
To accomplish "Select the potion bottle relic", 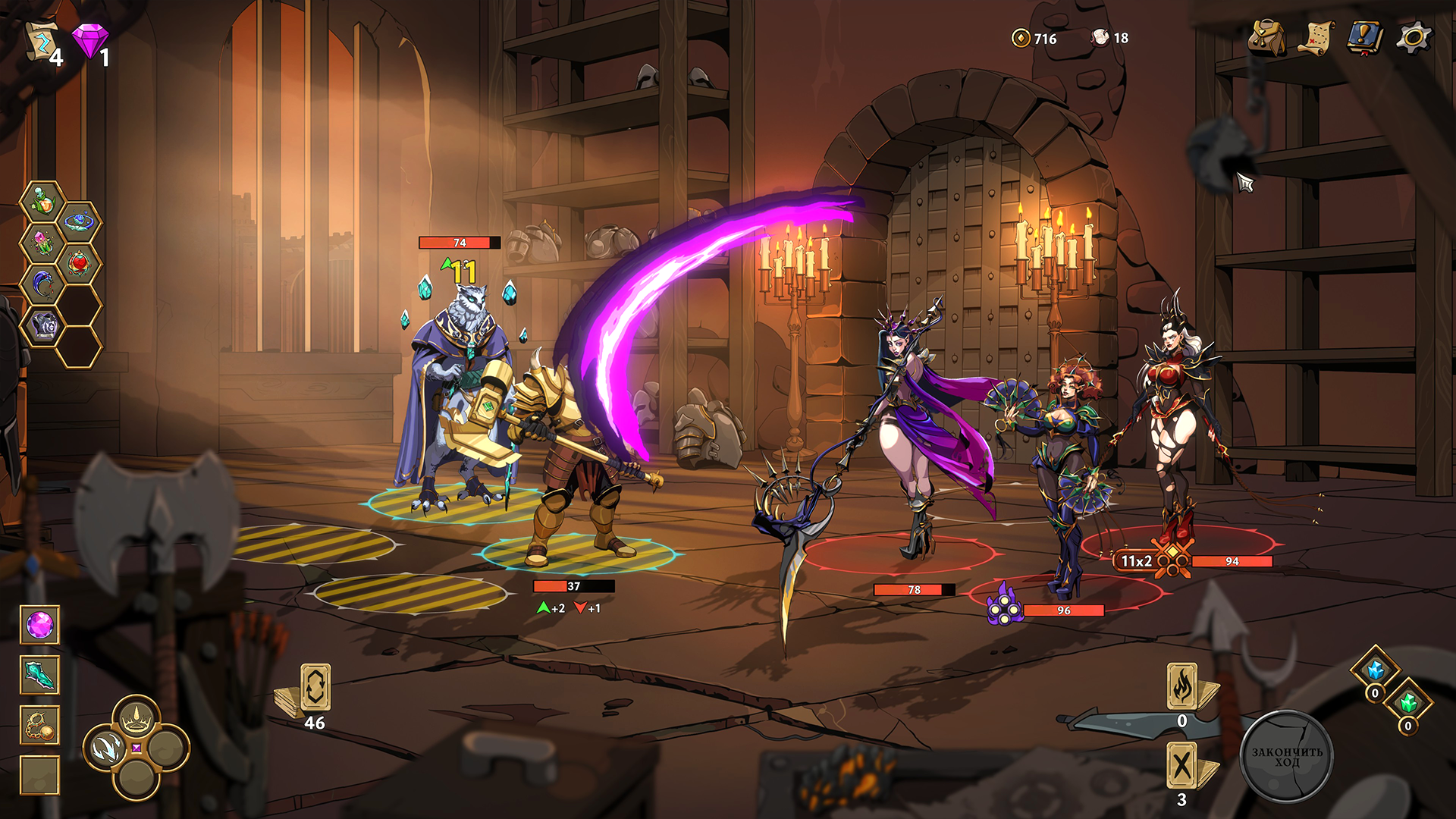I will (42, 202).
